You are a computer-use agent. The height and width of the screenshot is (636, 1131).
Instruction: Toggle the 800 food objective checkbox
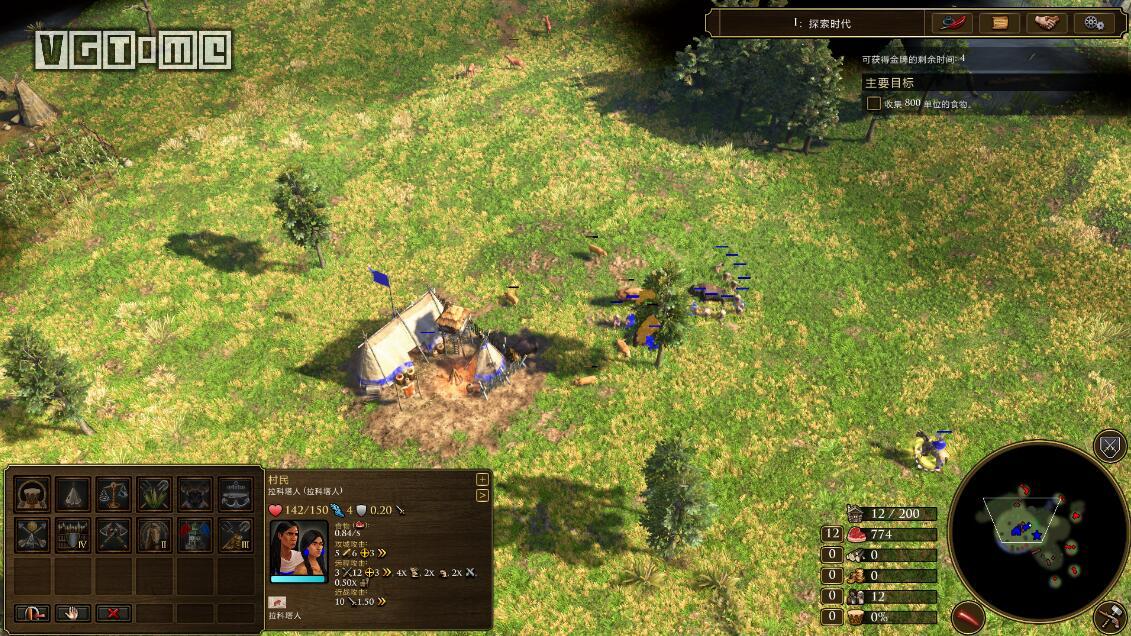pyautogui.click(x=873, y=103)
